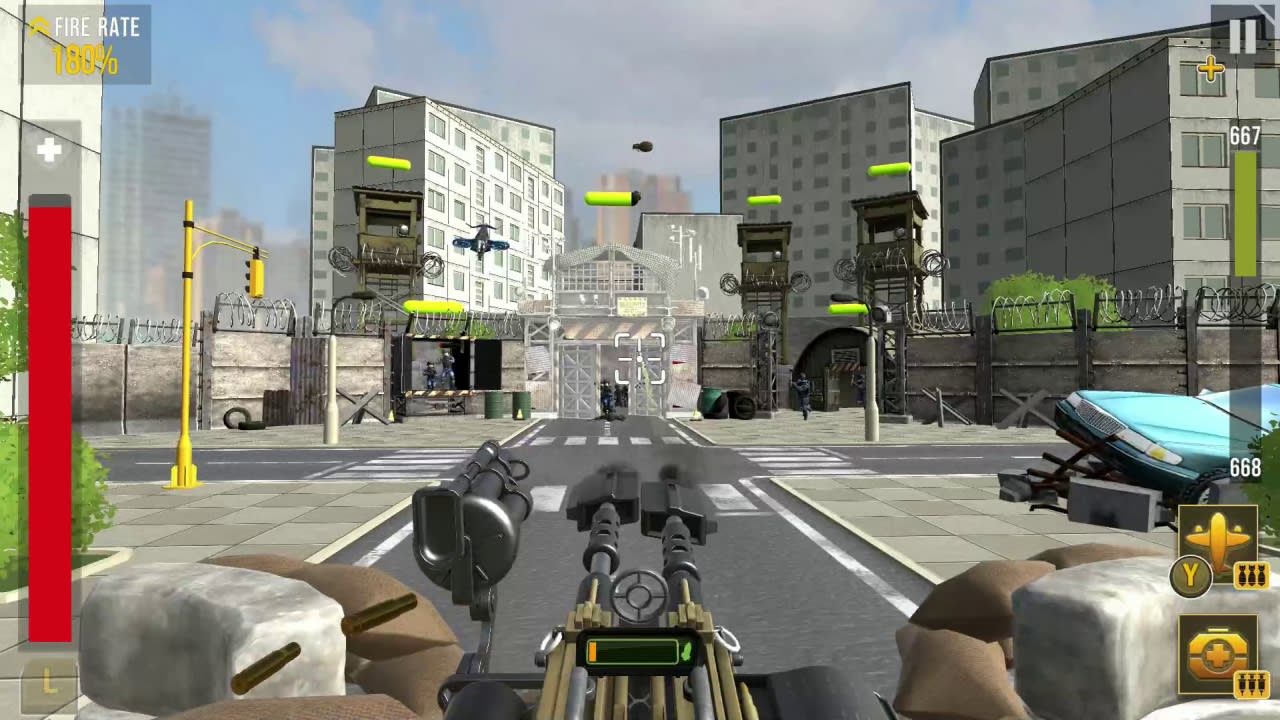
Task: Select the white plus above the health bar
Action: [49, 150]
